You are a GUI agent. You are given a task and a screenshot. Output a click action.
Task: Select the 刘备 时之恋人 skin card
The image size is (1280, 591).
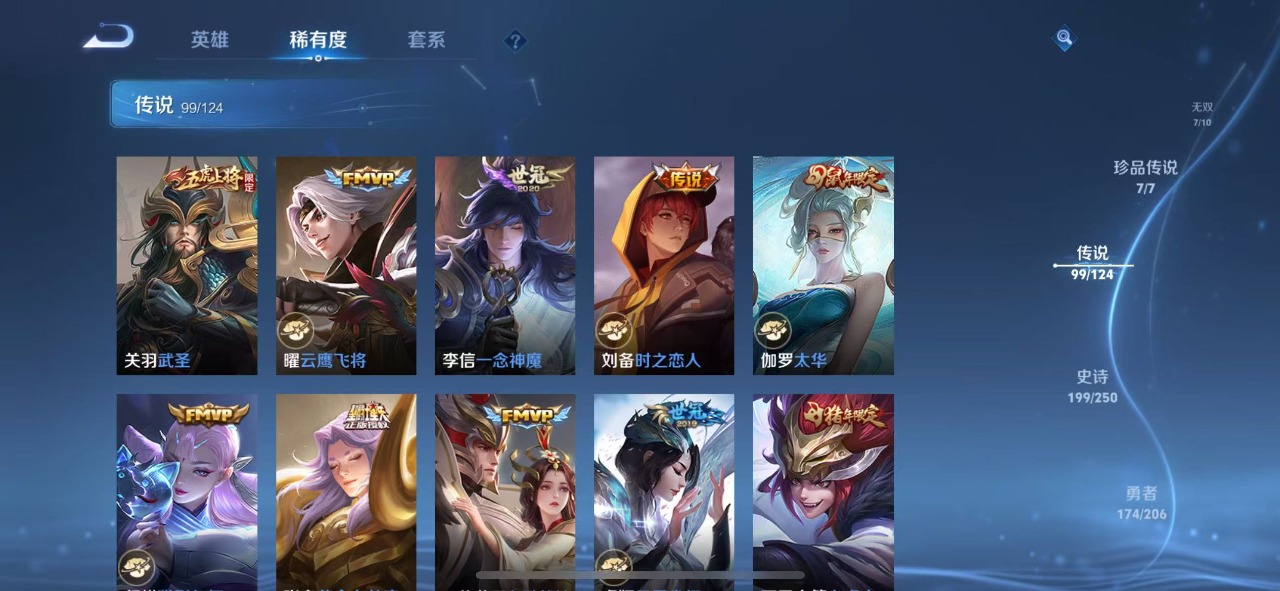click(x=664, y=265)
